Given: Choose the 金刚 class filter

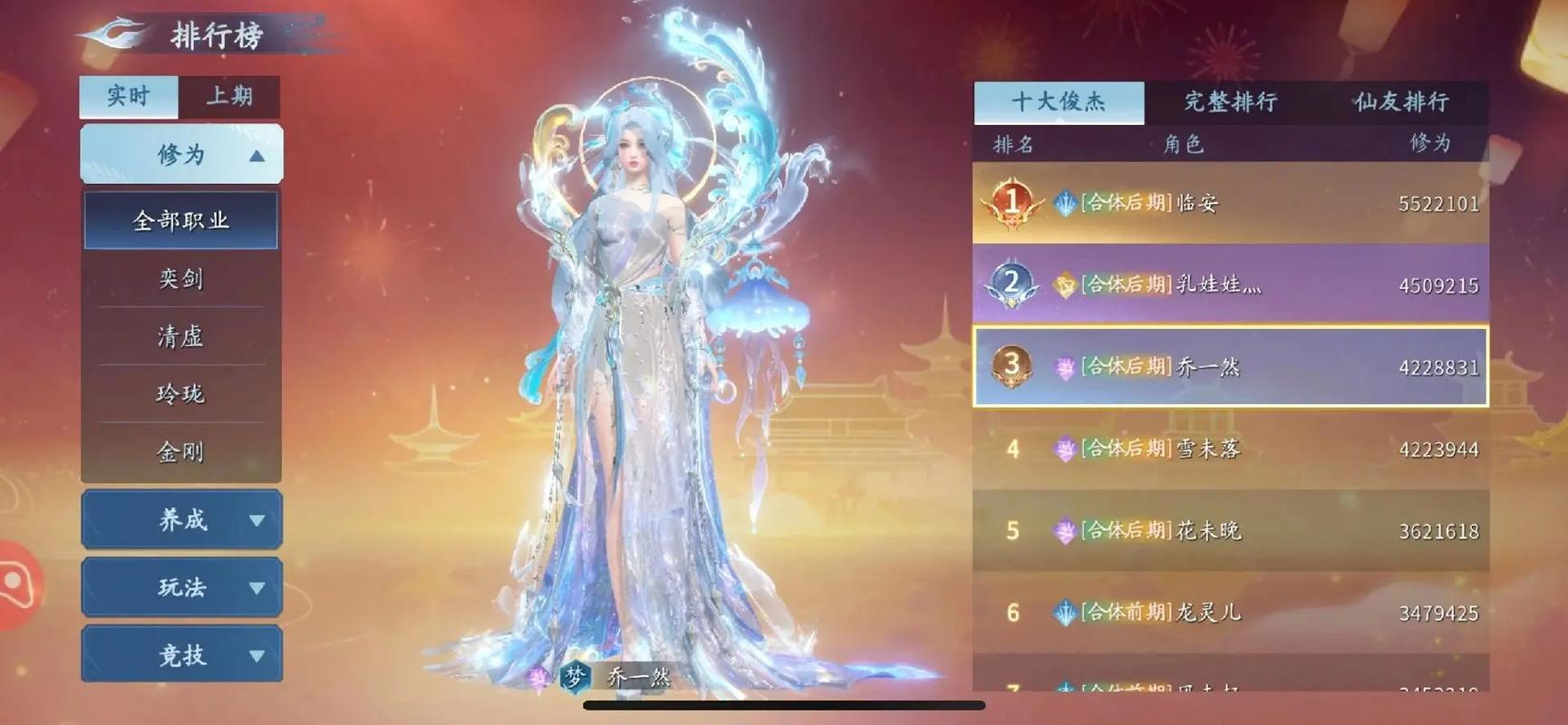Looking at the screenshot, I should (181, 451).
